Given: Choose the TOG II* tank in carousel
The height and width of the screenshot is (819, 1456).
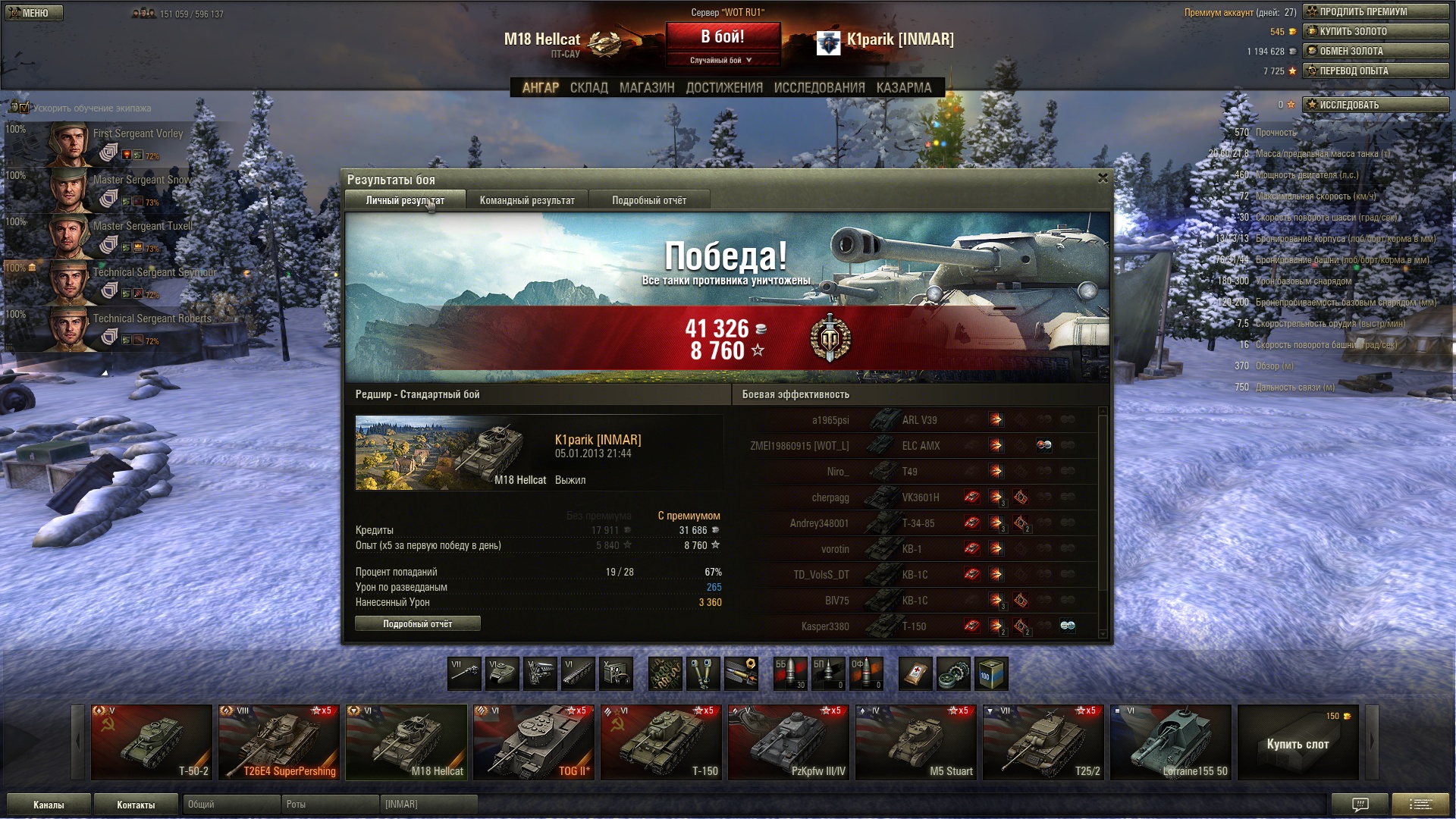Looking at the screenshot, I should [x=534, y=742].
